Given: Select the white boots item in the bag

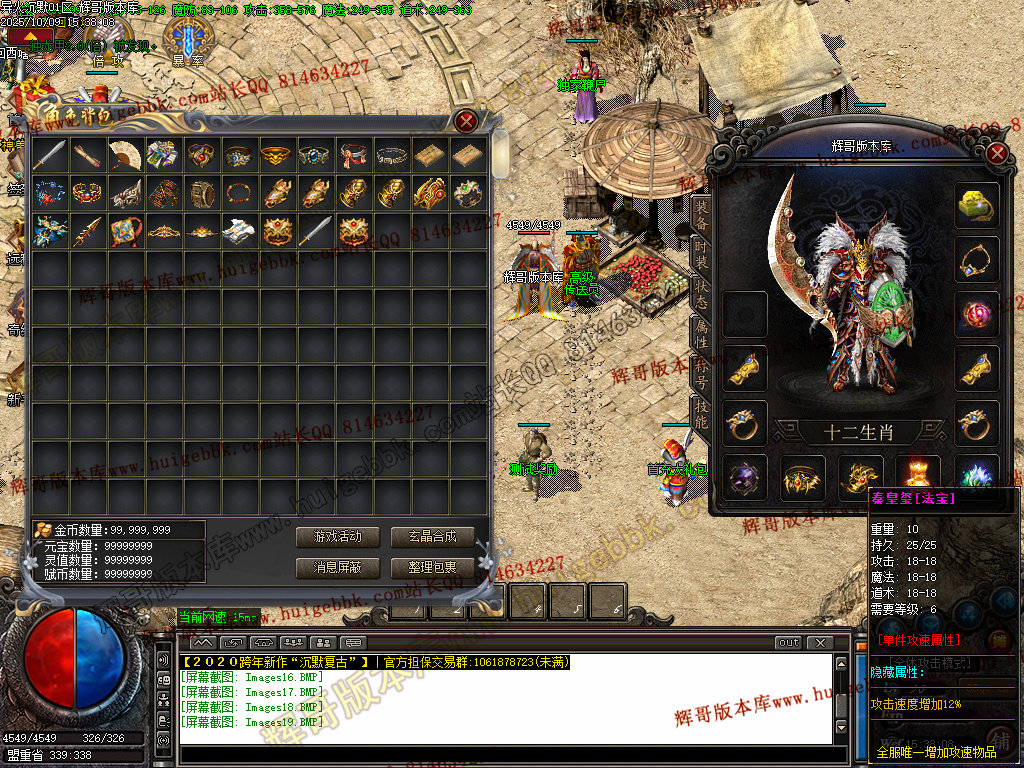Looking at the screenshot, I should [239, 231].
